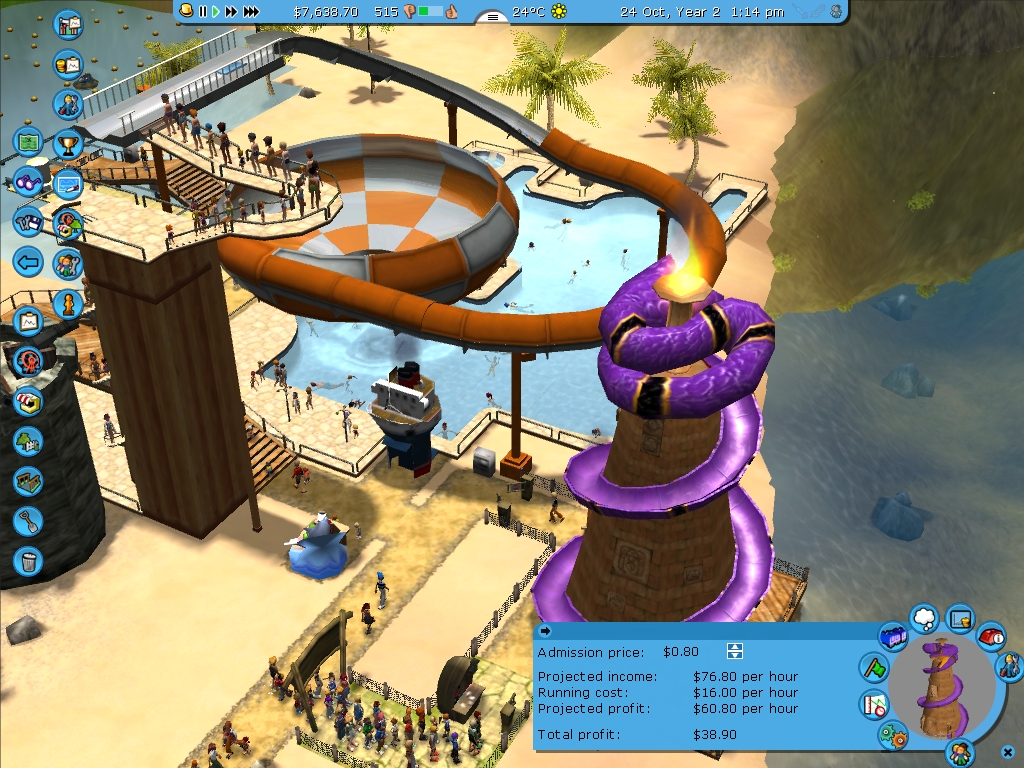Pause the game with the pause button
The height and width of the screenshot is (768, 1024).
tap(203, 11)
